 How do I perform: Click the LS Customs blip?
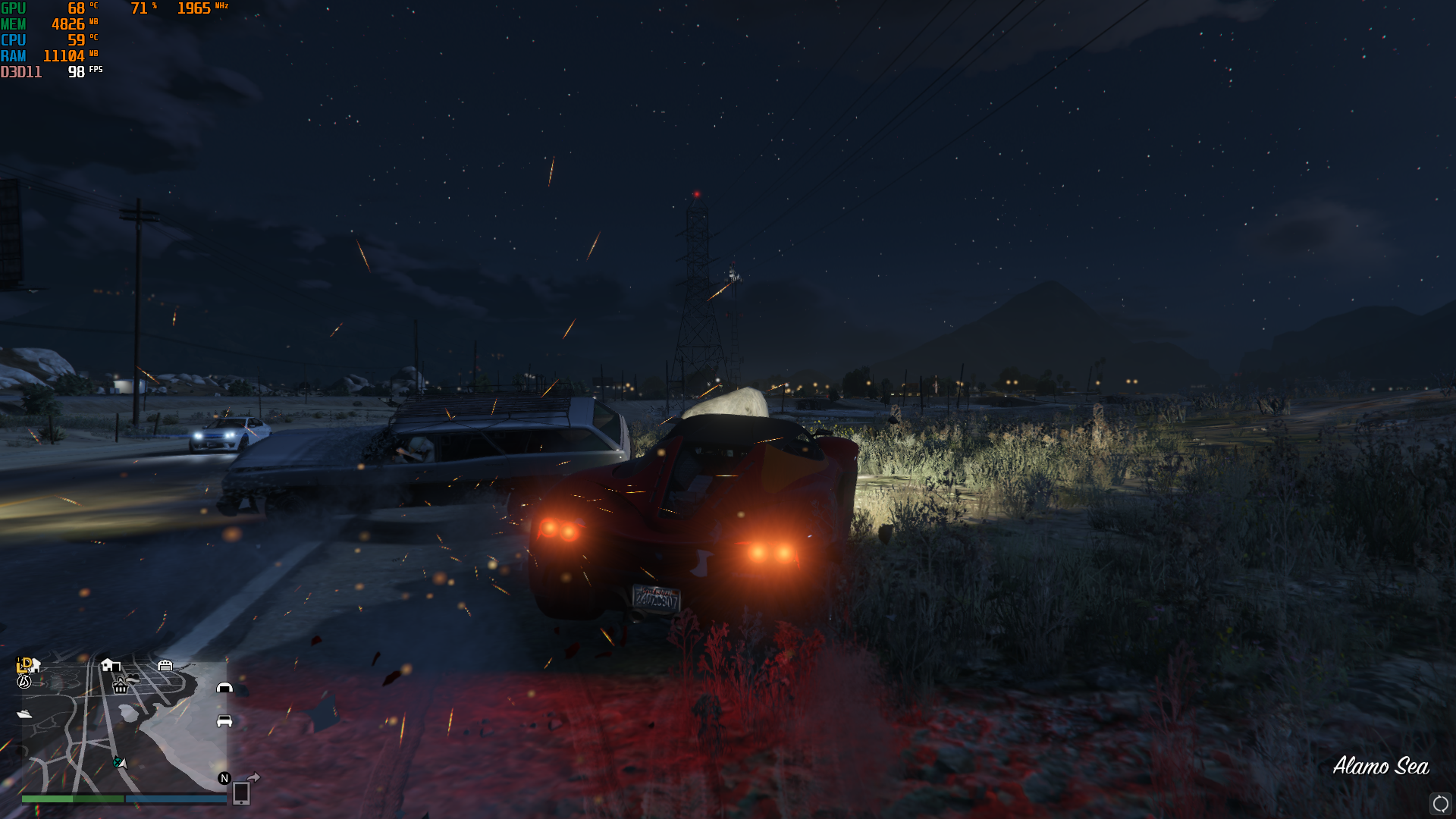point(24,682)
